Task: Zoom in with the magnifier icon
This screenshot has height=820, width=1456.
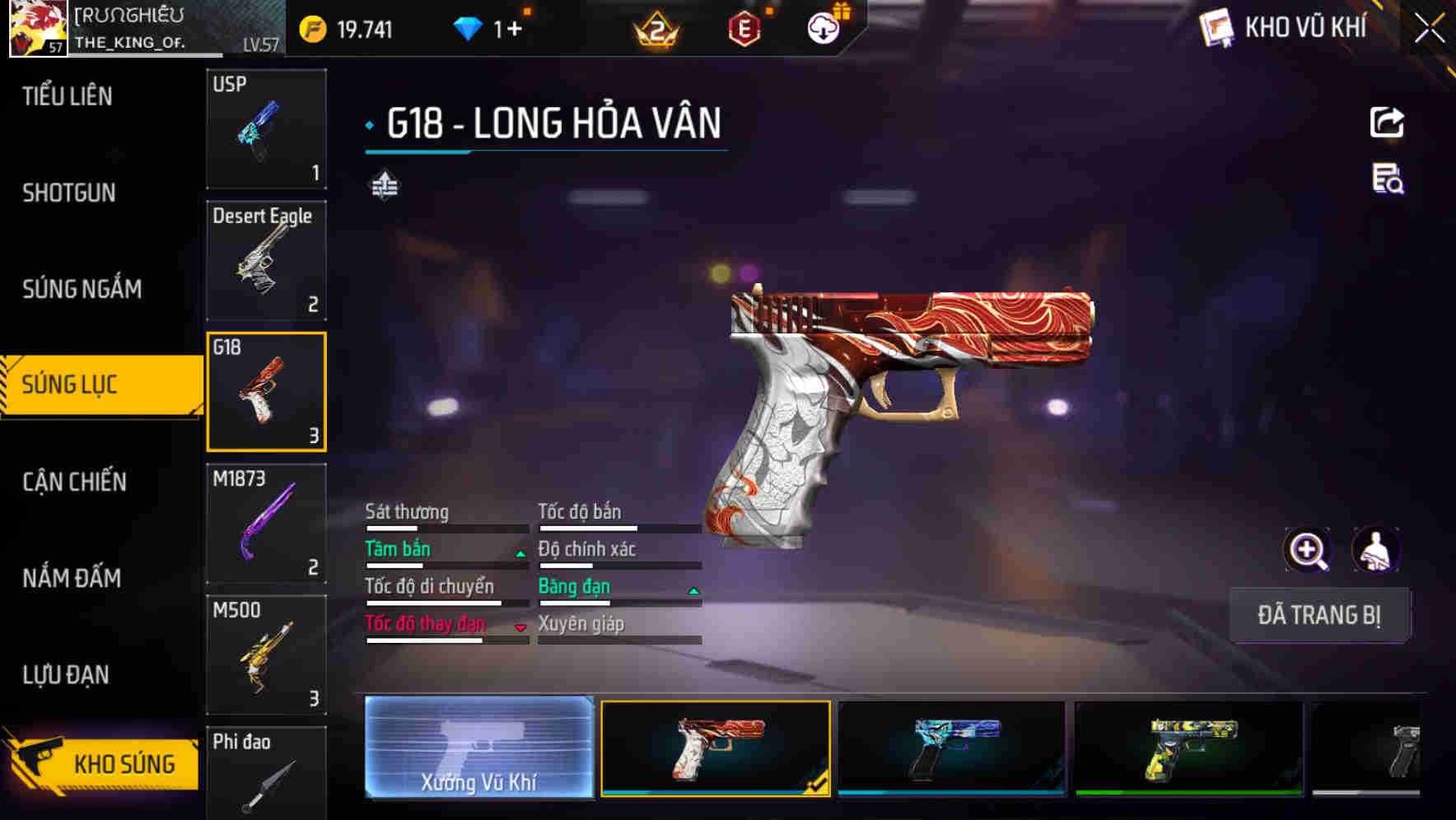Action: tap(1307, 550)
